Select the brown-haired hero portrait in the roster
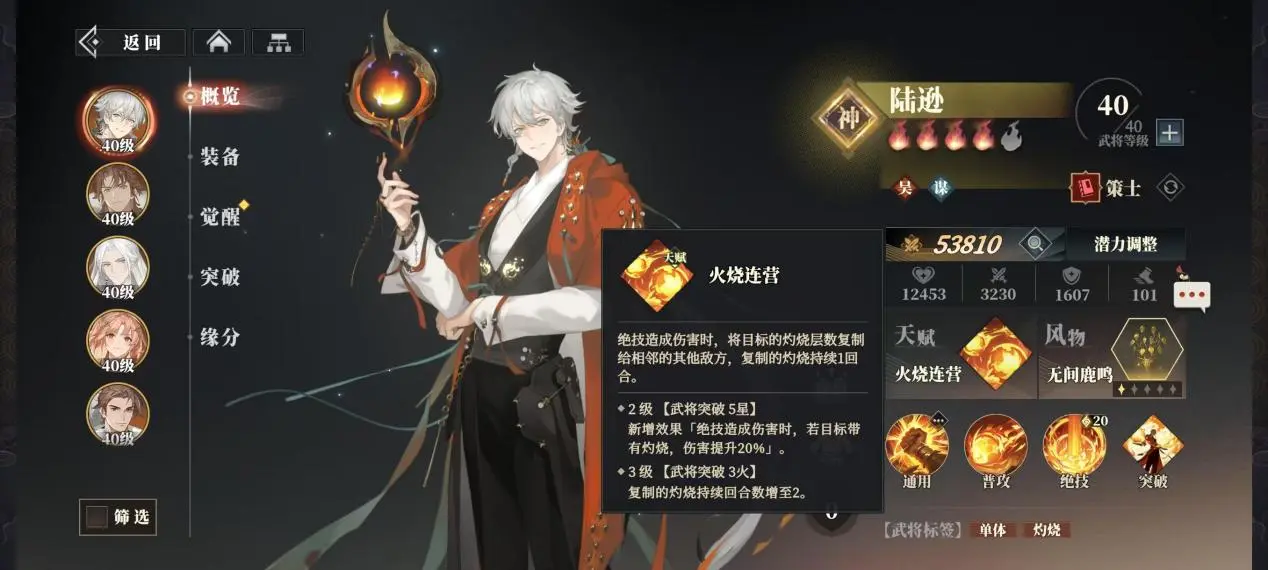The image size is (1268, 570). pos(117,192)
